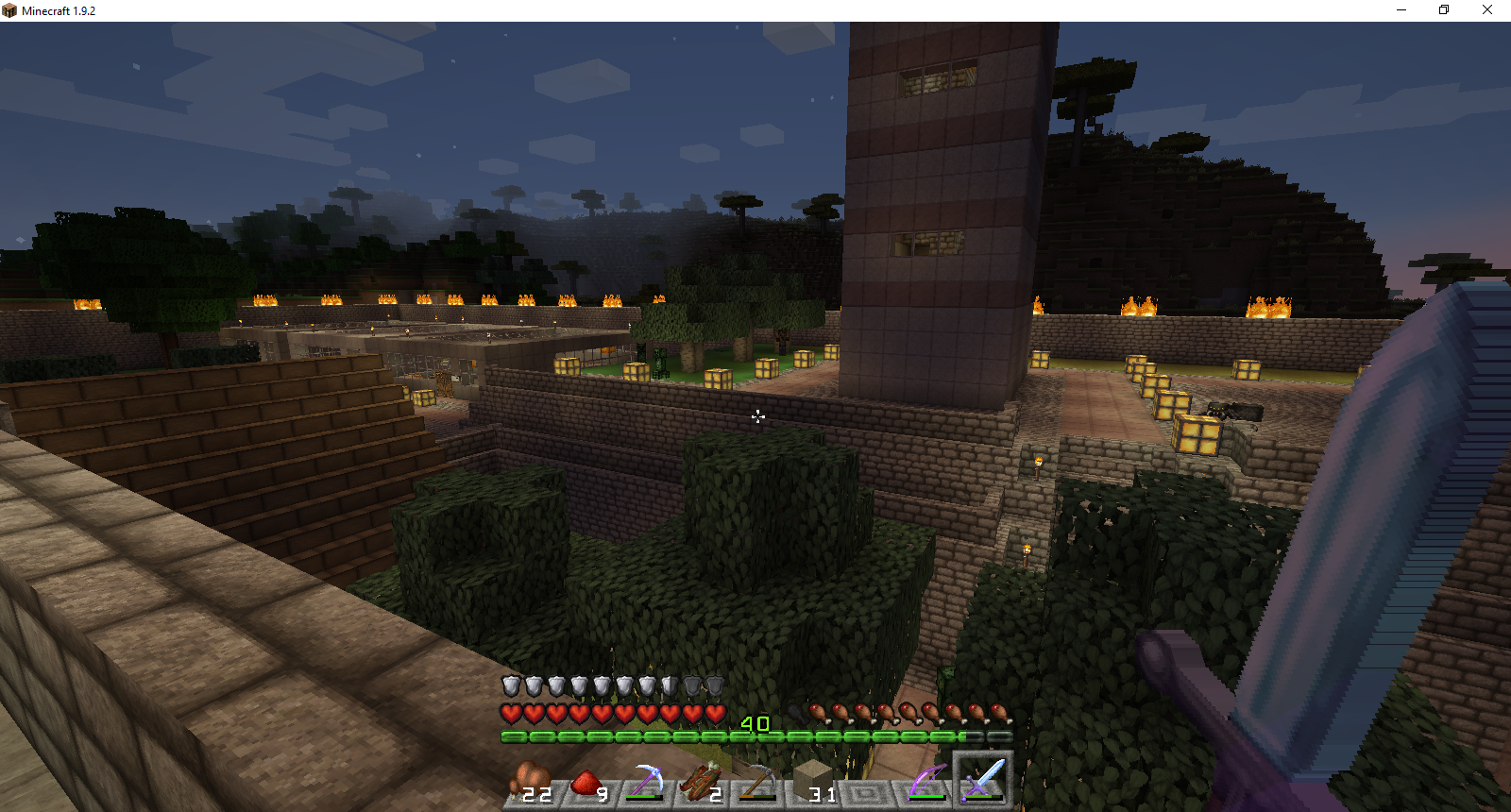
Task: Select the cooked chicken stack slot
Action: (532, 783)
